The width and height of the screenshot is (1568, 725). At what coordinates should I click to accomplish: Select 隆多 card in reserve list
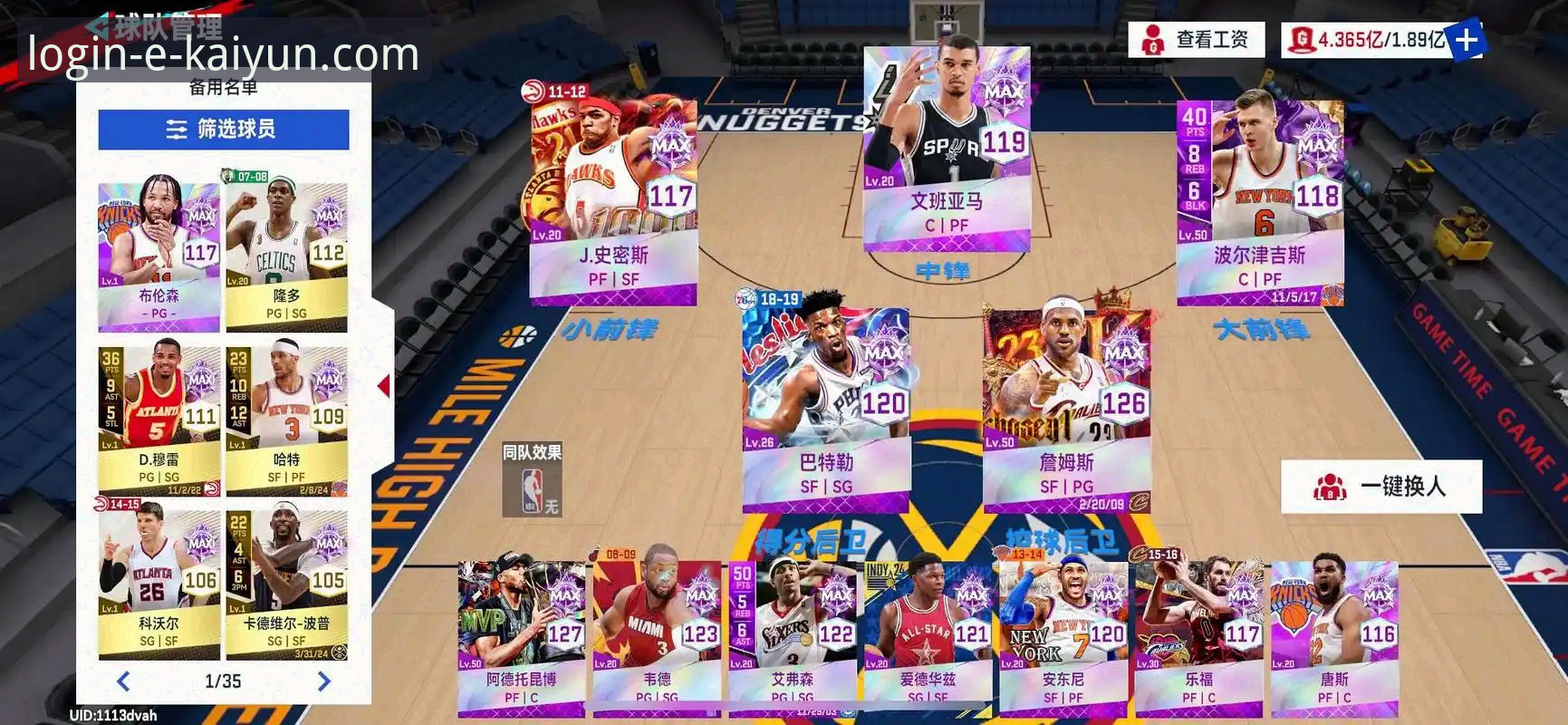(x=286, y=254)
